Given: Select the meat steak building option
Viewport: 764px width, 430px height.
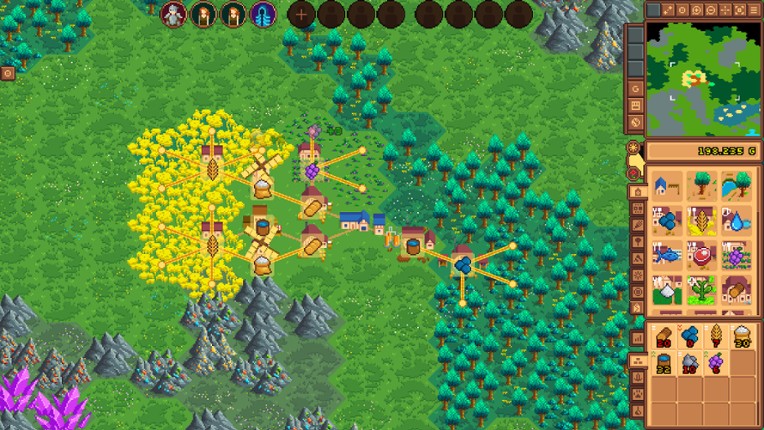Looking at the screenshot, I should pyautogui.click(x=702, y=256).
